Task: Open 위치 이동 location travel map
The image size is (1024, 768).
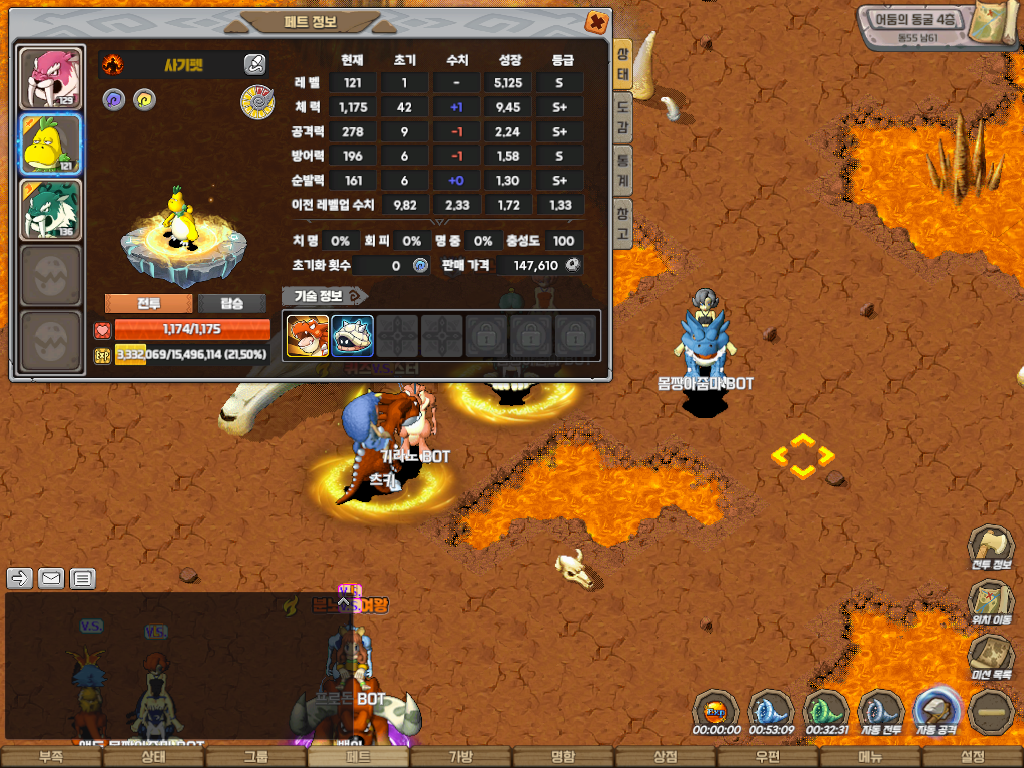Action: 991,604
